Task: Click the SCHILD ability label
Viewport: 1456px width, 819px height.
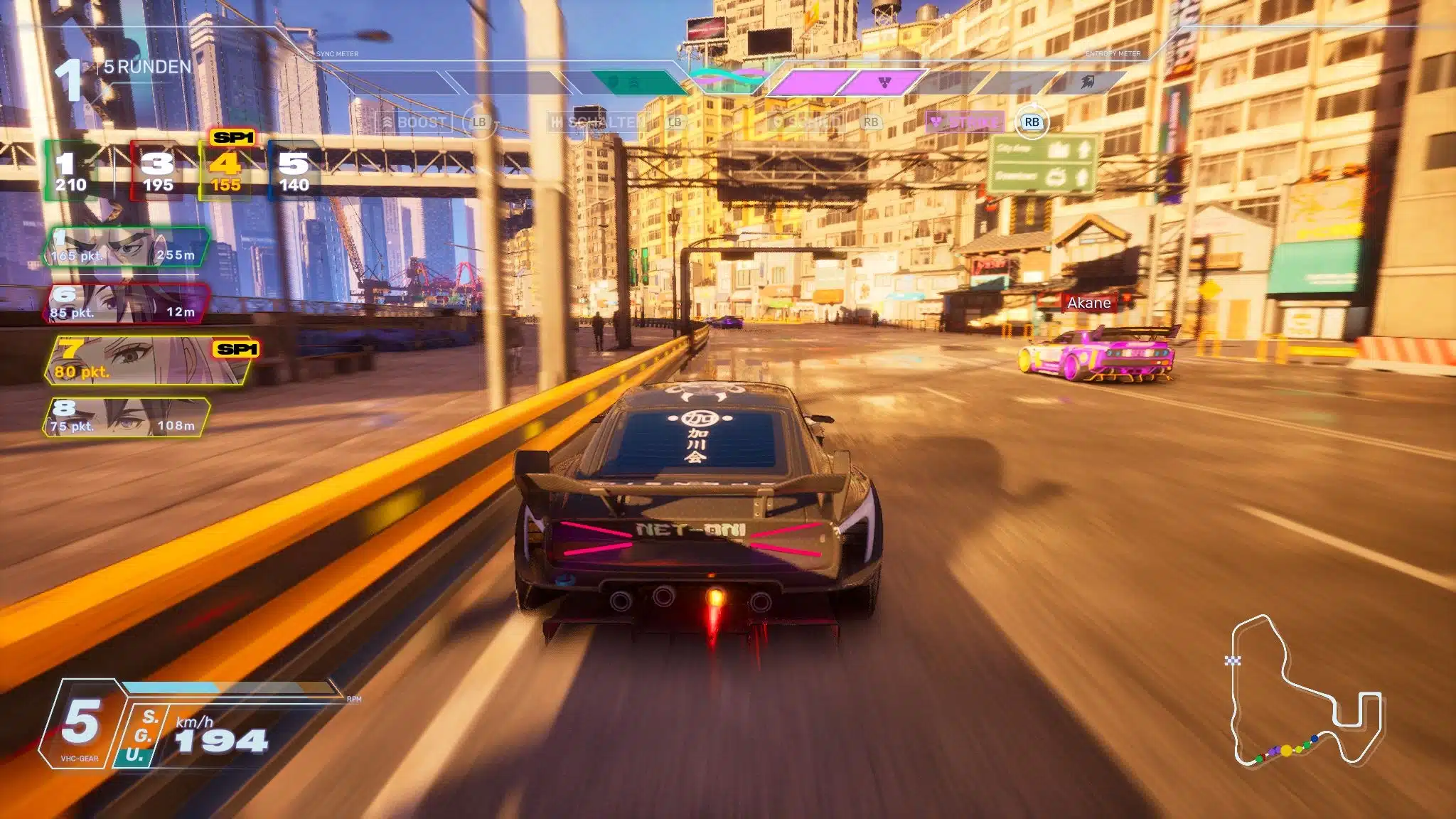Action: click(809, 122)
